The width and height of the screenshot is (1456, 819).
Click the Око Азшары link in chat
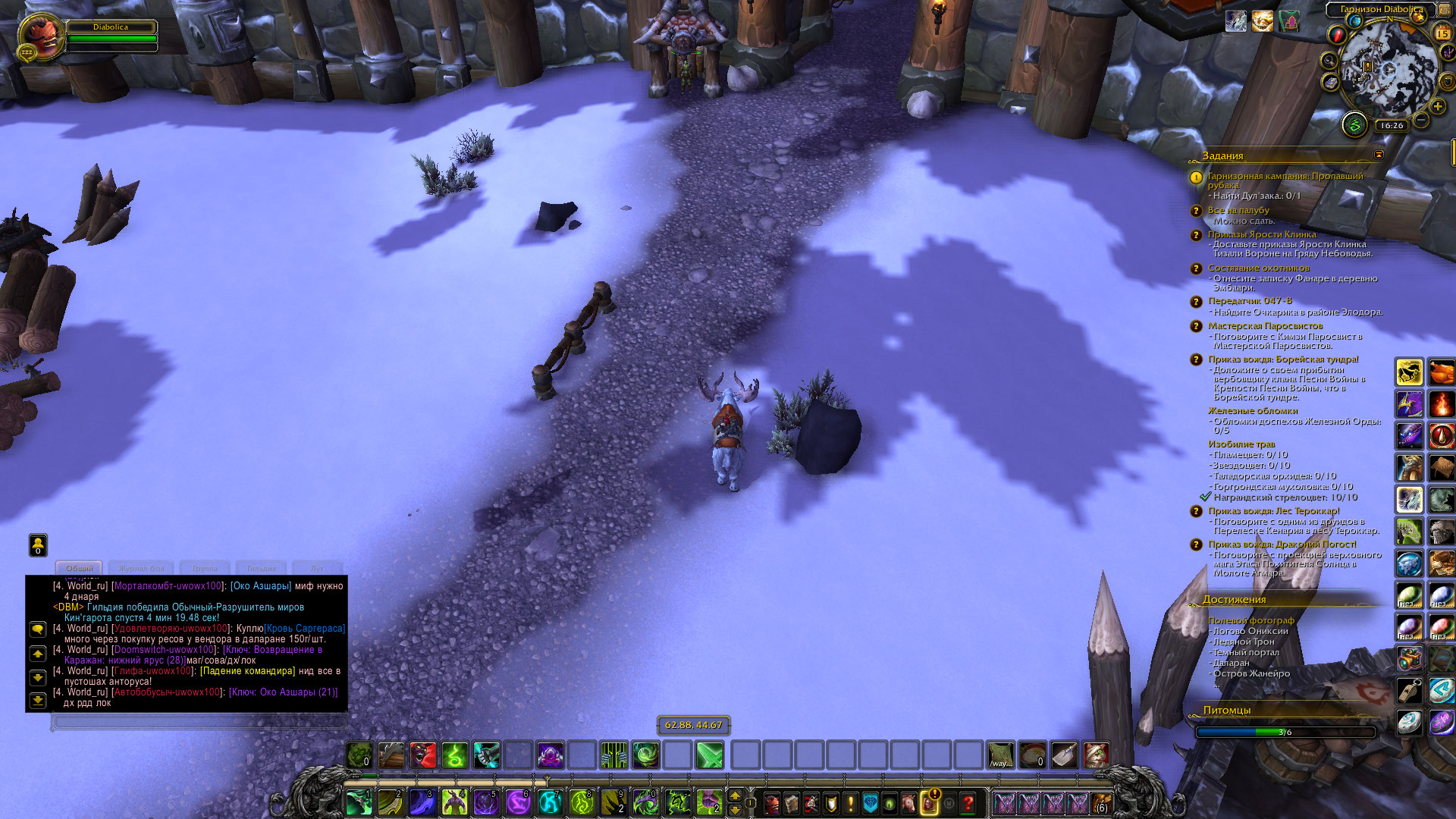click(x=261, y=586)
